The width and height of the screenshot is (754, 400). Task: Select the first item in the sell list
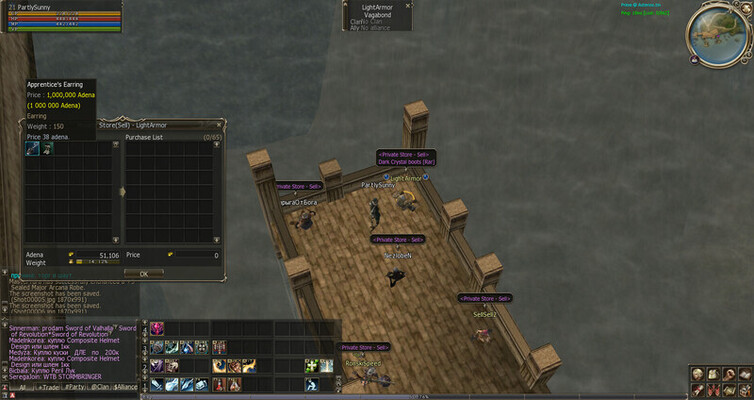pyautogui.click(x=32, y=147)
